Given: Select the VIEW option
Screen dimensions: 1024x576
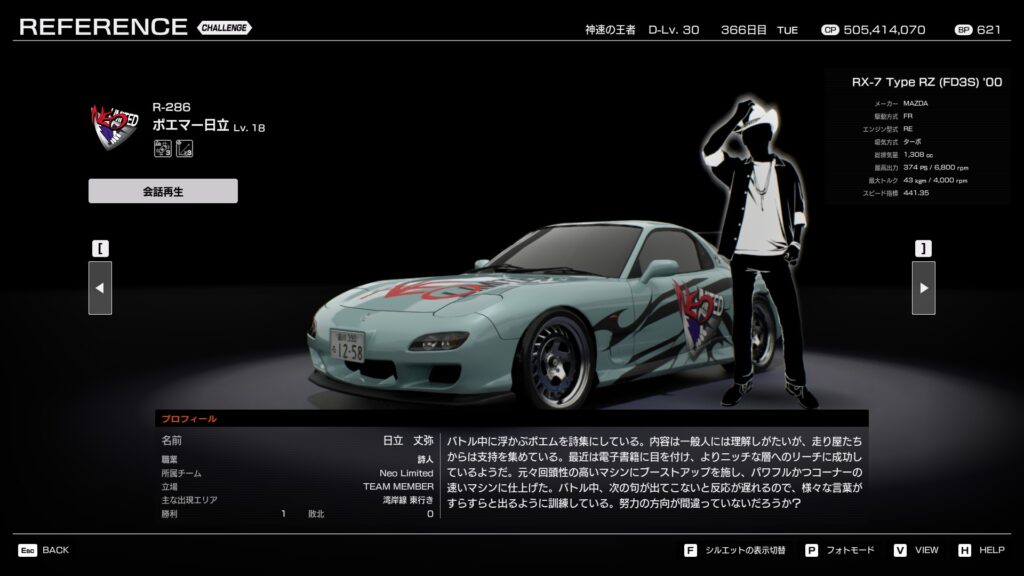Looking at the screenshot, I should pos(916,550).
